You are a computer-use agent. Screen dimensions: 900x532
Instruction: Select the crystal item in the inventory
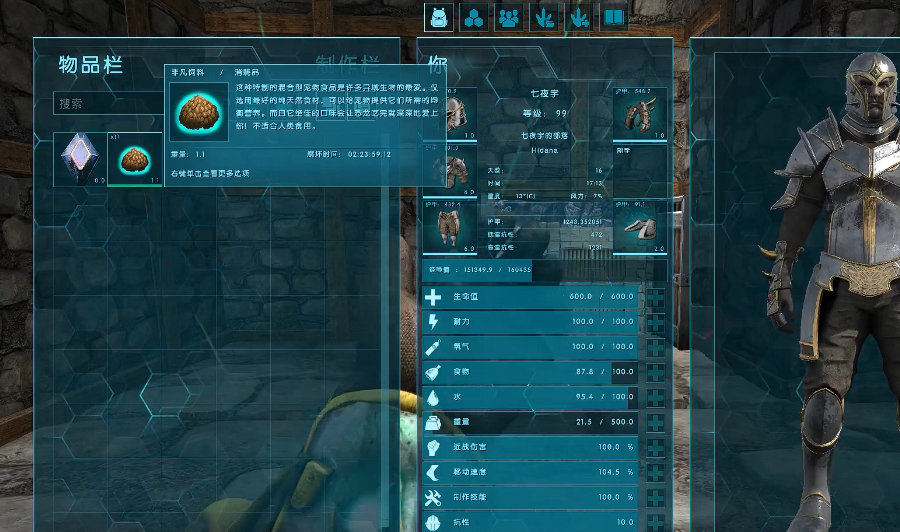click(x=79, y=159)
